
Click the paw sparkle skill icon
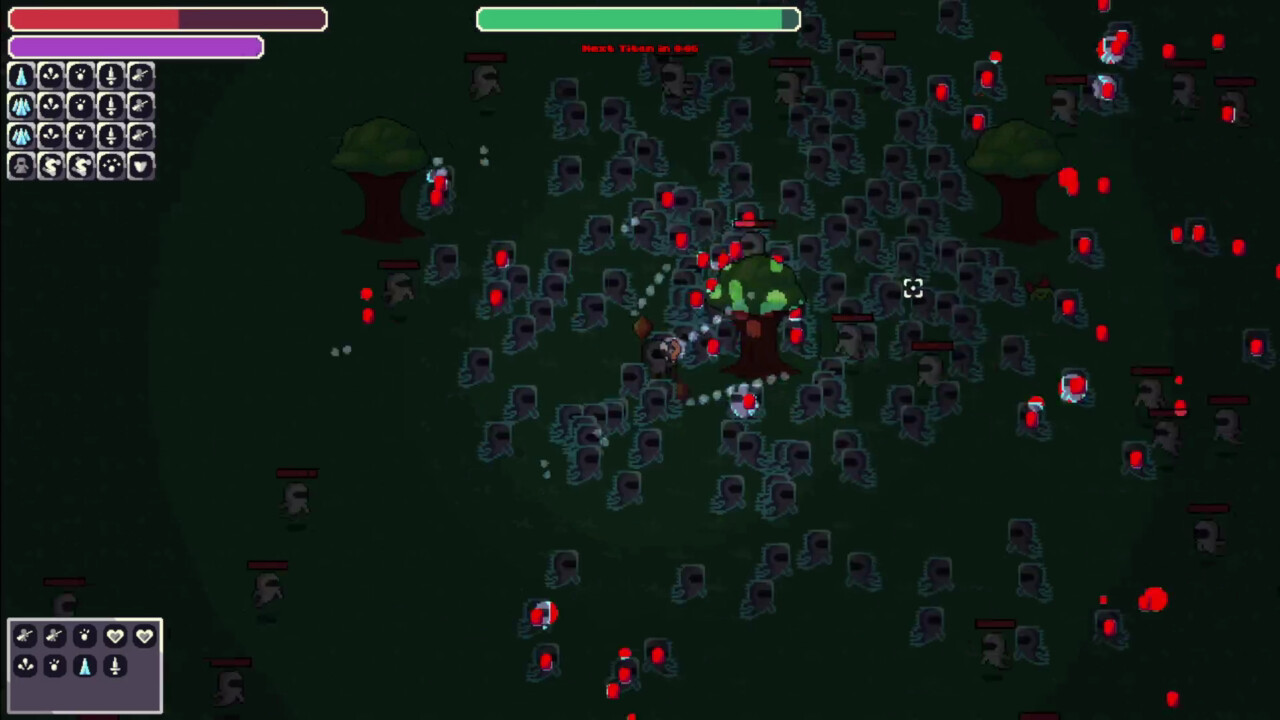80,75
